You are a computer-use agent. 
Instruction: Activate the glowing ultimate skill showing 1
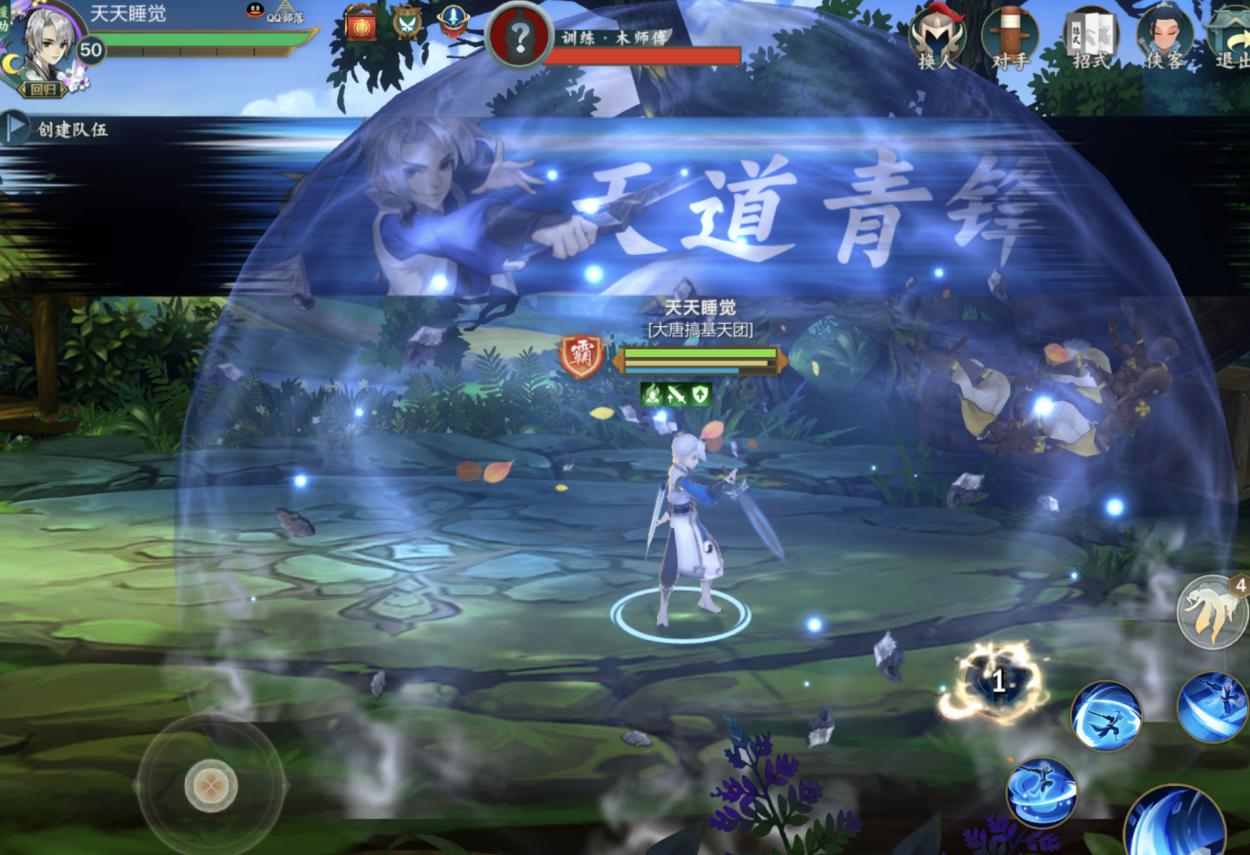pyautogui.click(x=997, y=683)
